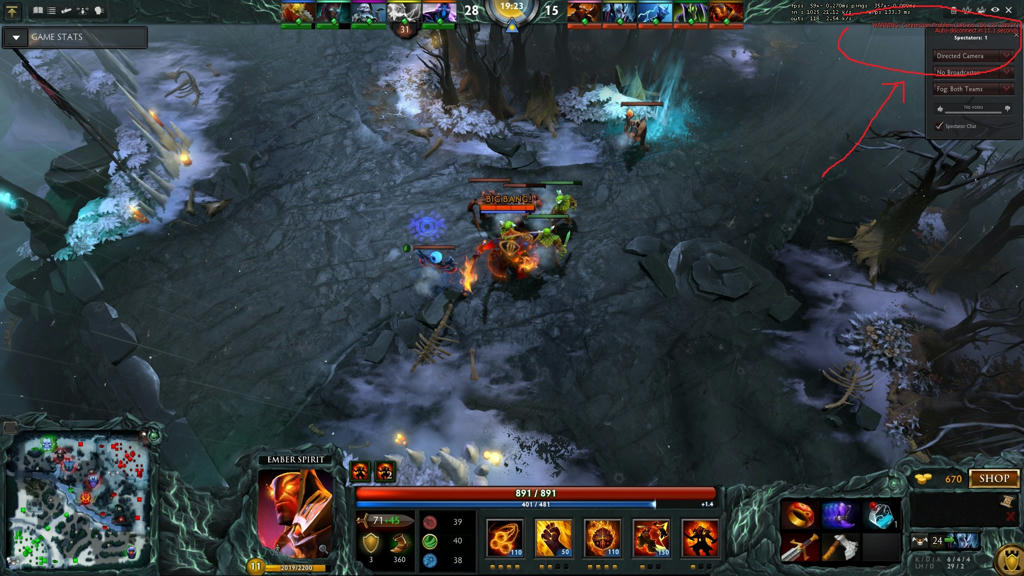This screenshot has width=1024, height=576.
Task: Activate the Fire Remnant ultimate ability
Action: [x=700, y=537]
